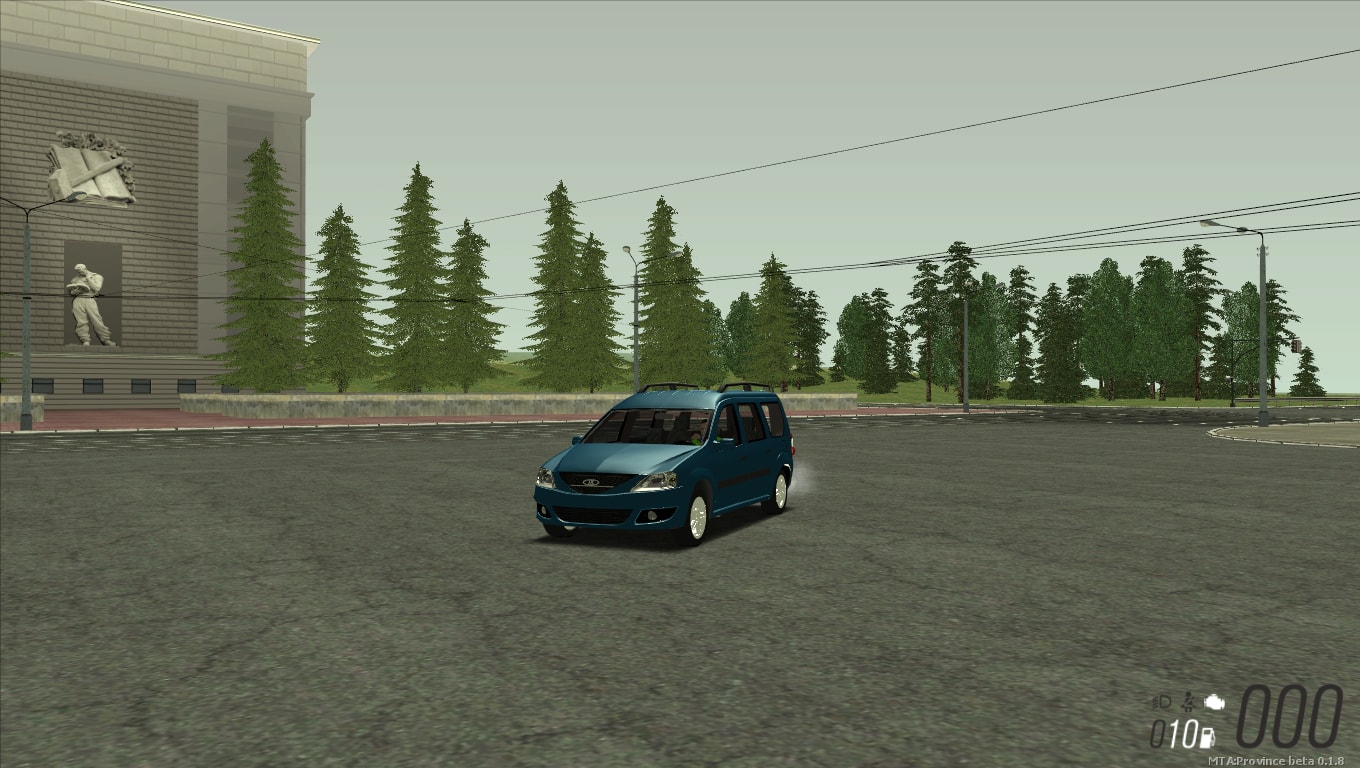
Task: Click the fuel pump icon
Action: [1207, 738]
